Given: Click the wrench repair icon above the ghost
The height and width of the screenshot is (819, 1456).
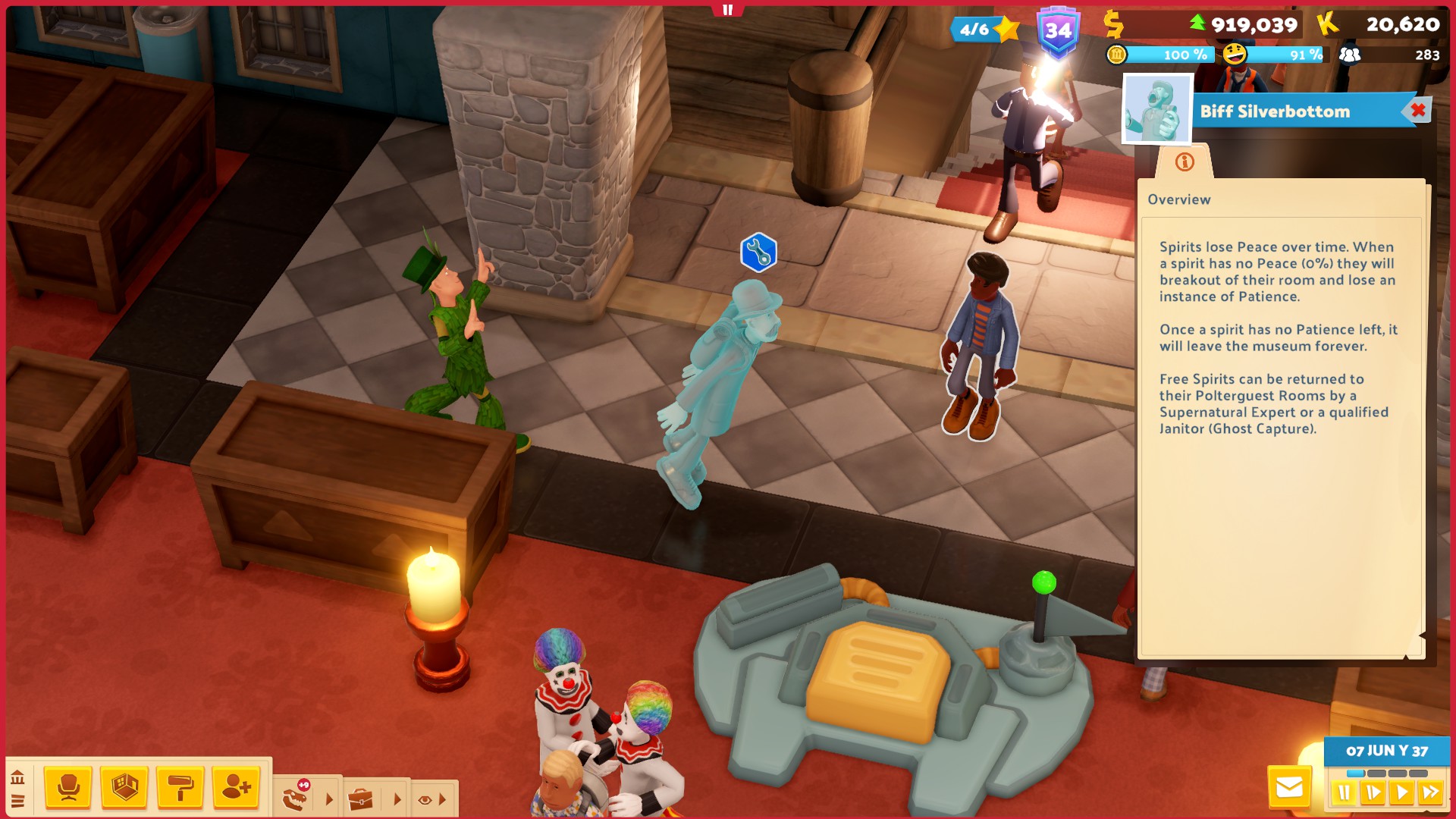Looking at the screenshot, I should point(760,253).
